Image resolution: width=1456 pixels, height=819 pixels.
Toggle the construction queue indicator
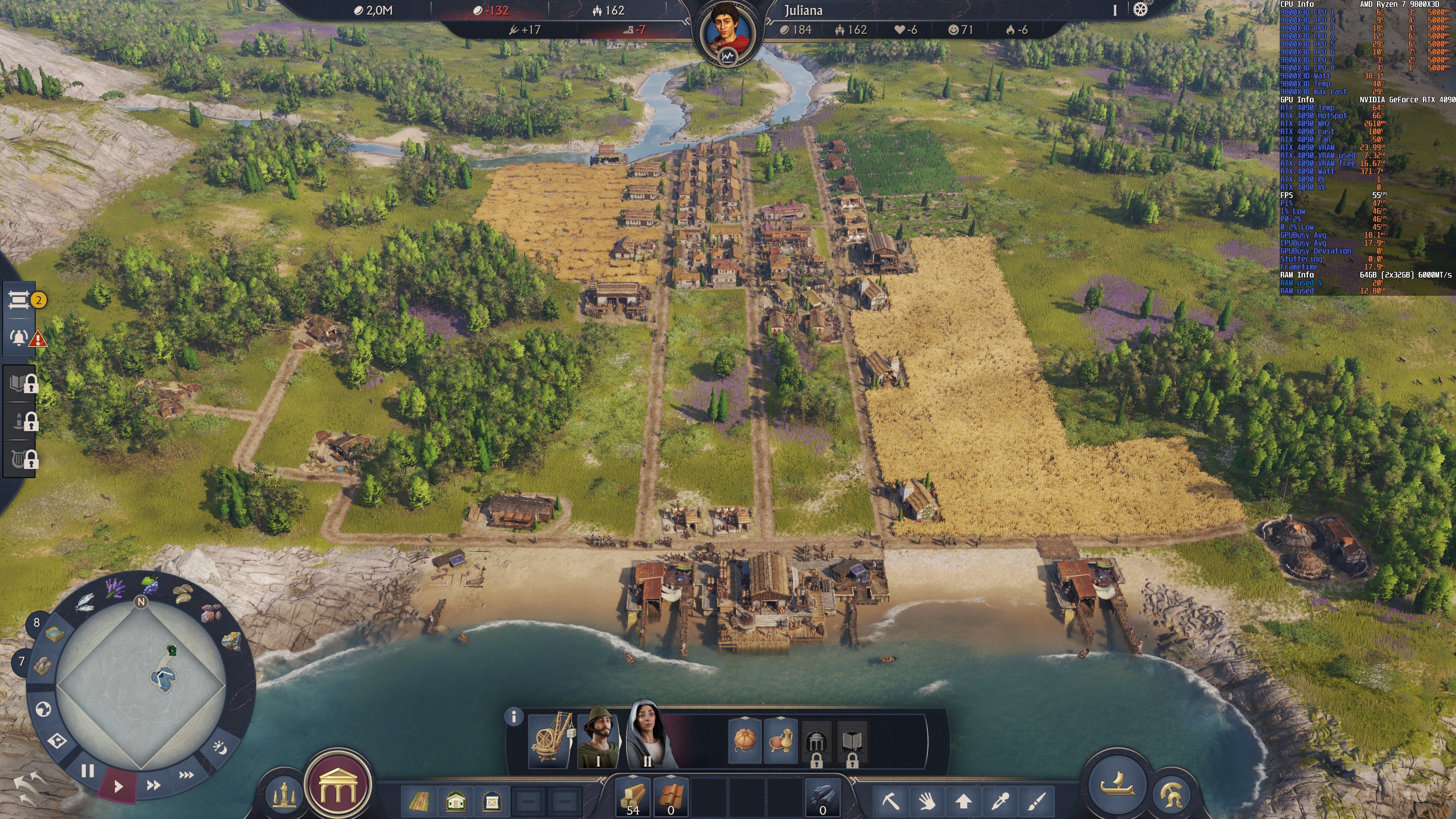pos(19,300)
